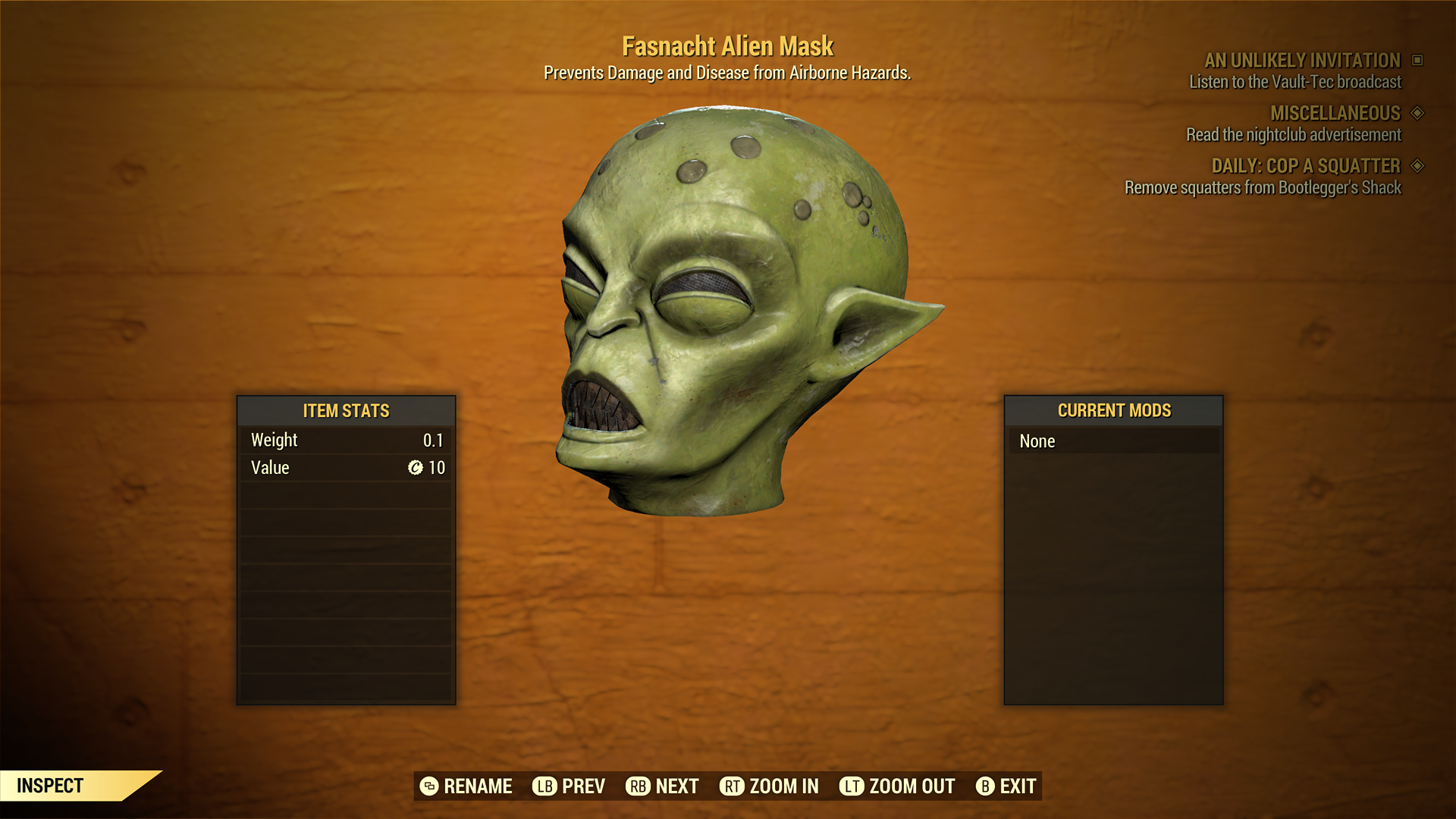1456x819 pixels.
Task: Open the None entry under Current Mods
Action: (x=1037, y=441)
